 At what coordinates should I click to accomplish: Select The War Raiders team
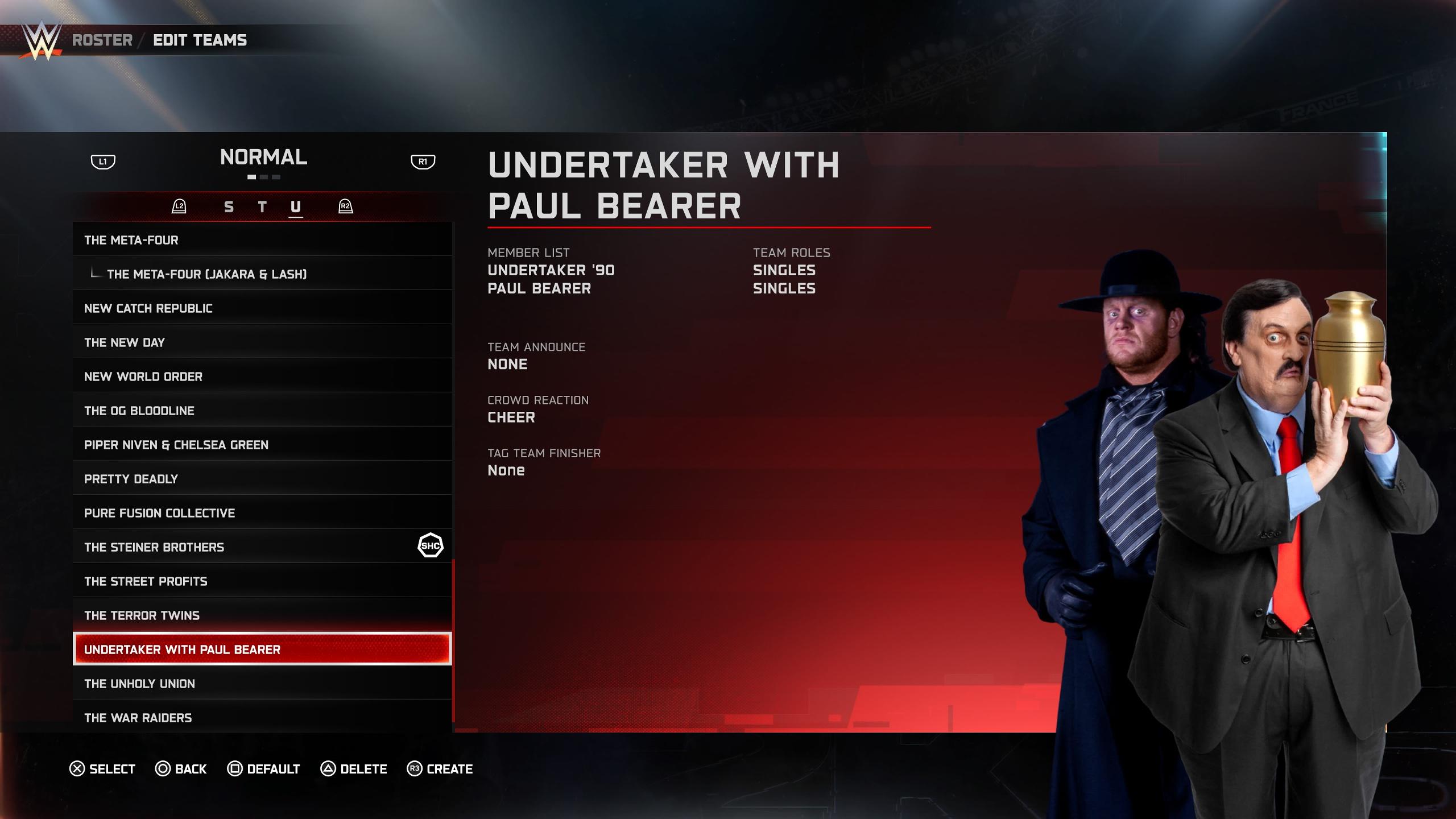click(262, 717)
